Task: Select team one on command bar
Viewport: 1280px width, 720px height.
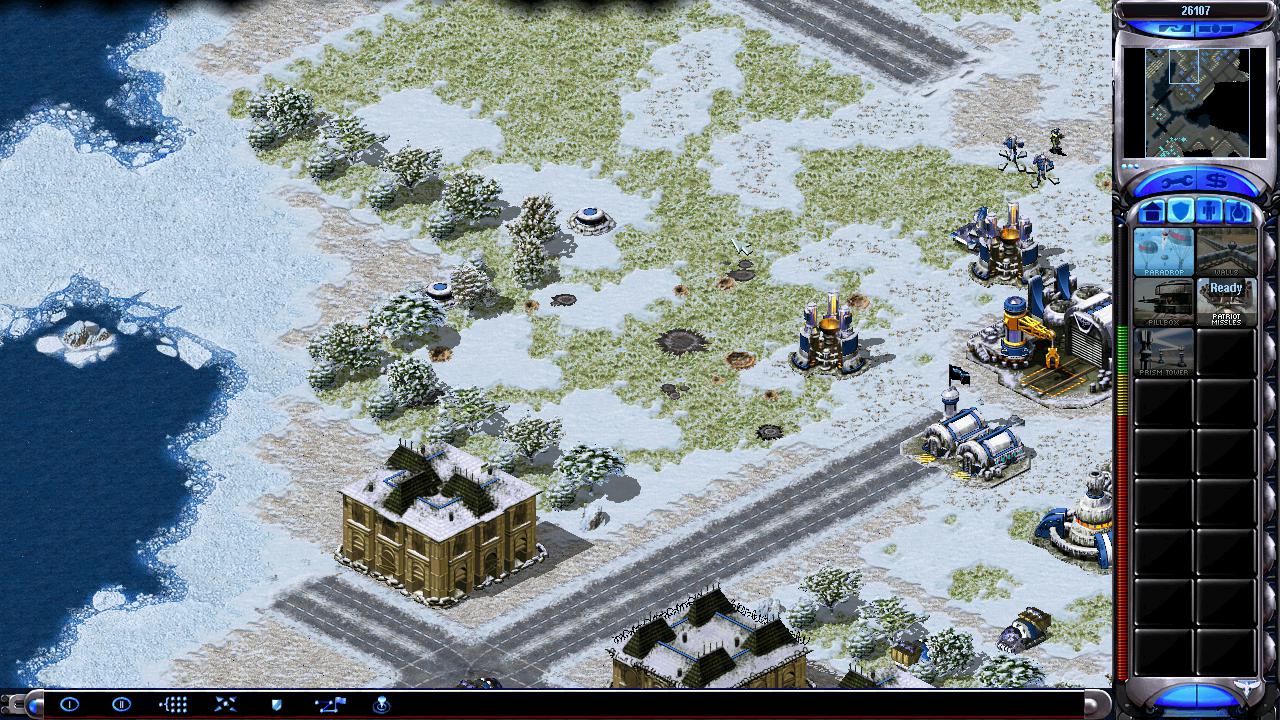Action: tap(70, 704)
